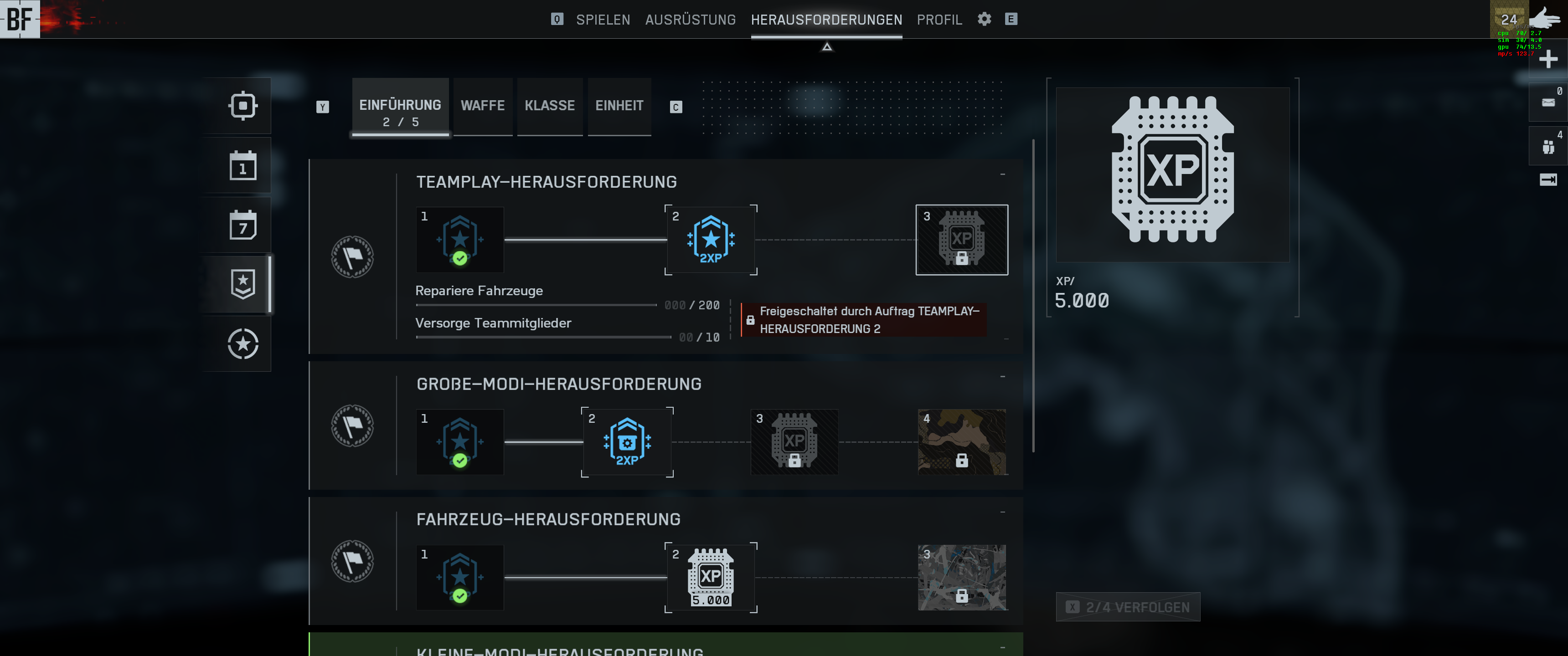Select the EINHEIT category tab
Image resolution: width=1568 pixels, height=656 pixels.
pyautogui.click(x=619, y=105)
